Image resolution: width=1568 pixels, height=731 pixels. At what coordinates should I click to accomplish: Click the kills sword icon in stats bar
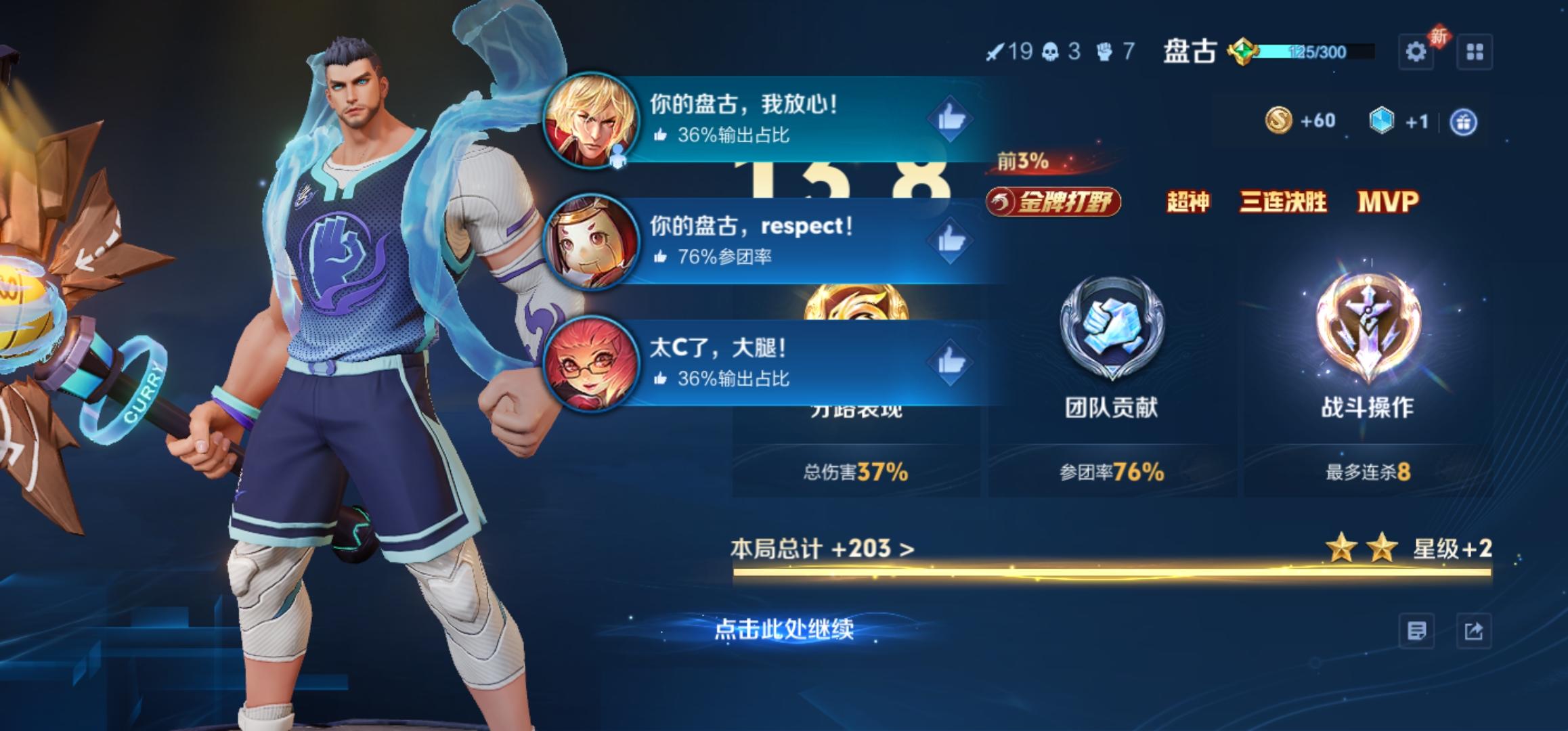pyautogui.click(x=994, y=49)
